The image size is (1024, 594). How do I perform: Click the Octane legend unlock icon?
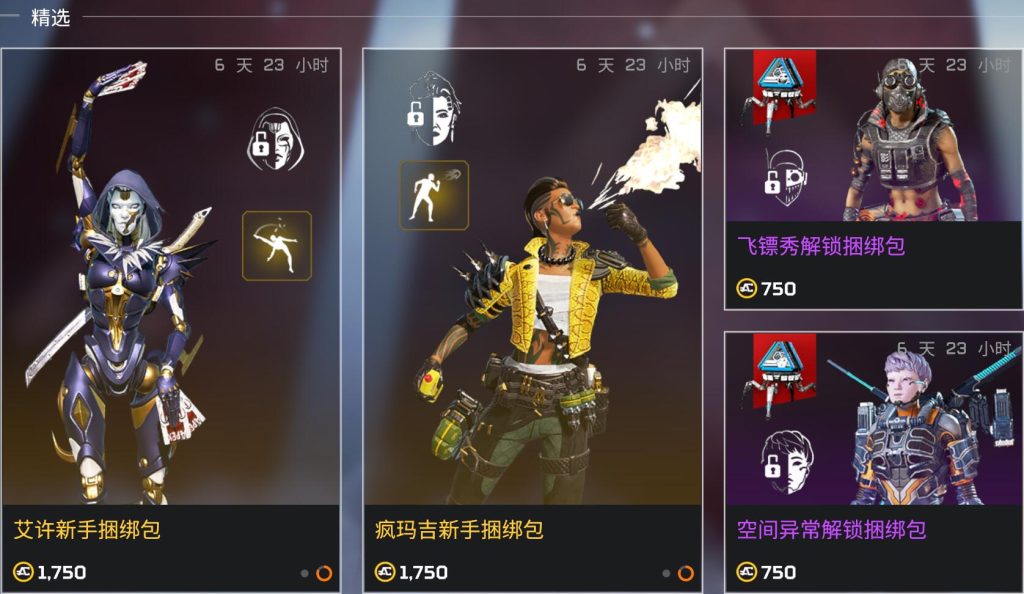(784, 172)
